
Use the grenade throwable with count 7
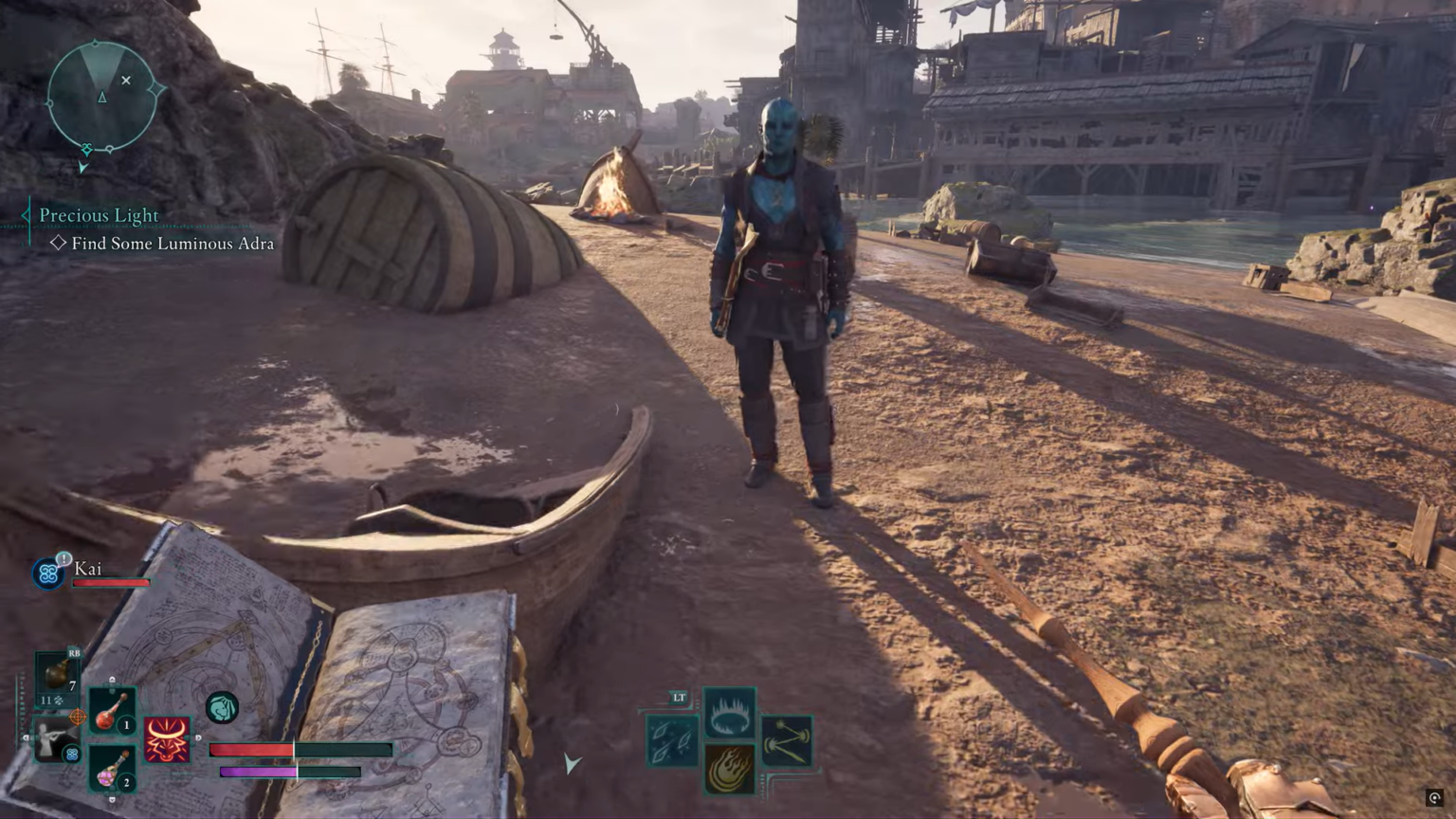(58, 673)
